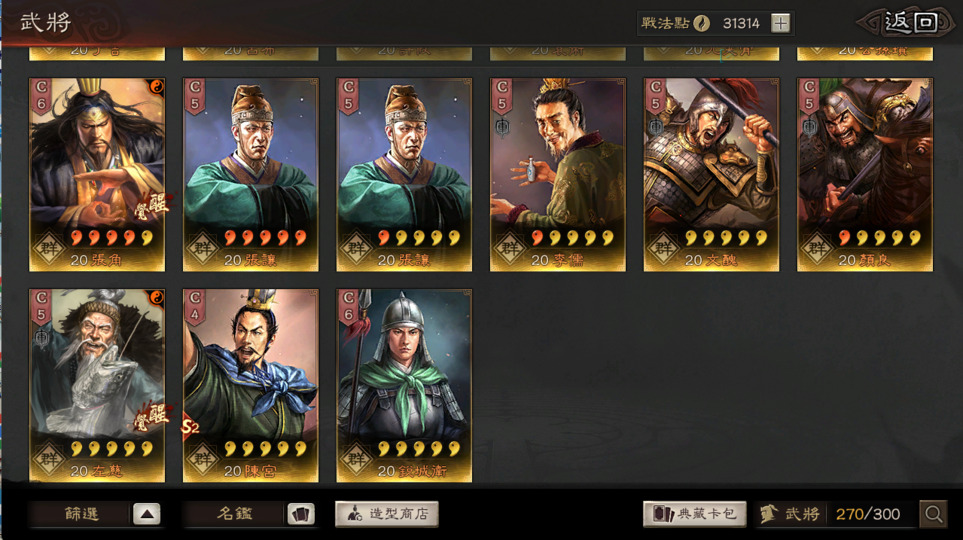Select the 左慈 general card
The image size is (963, 540).
[x=97, y=385]
